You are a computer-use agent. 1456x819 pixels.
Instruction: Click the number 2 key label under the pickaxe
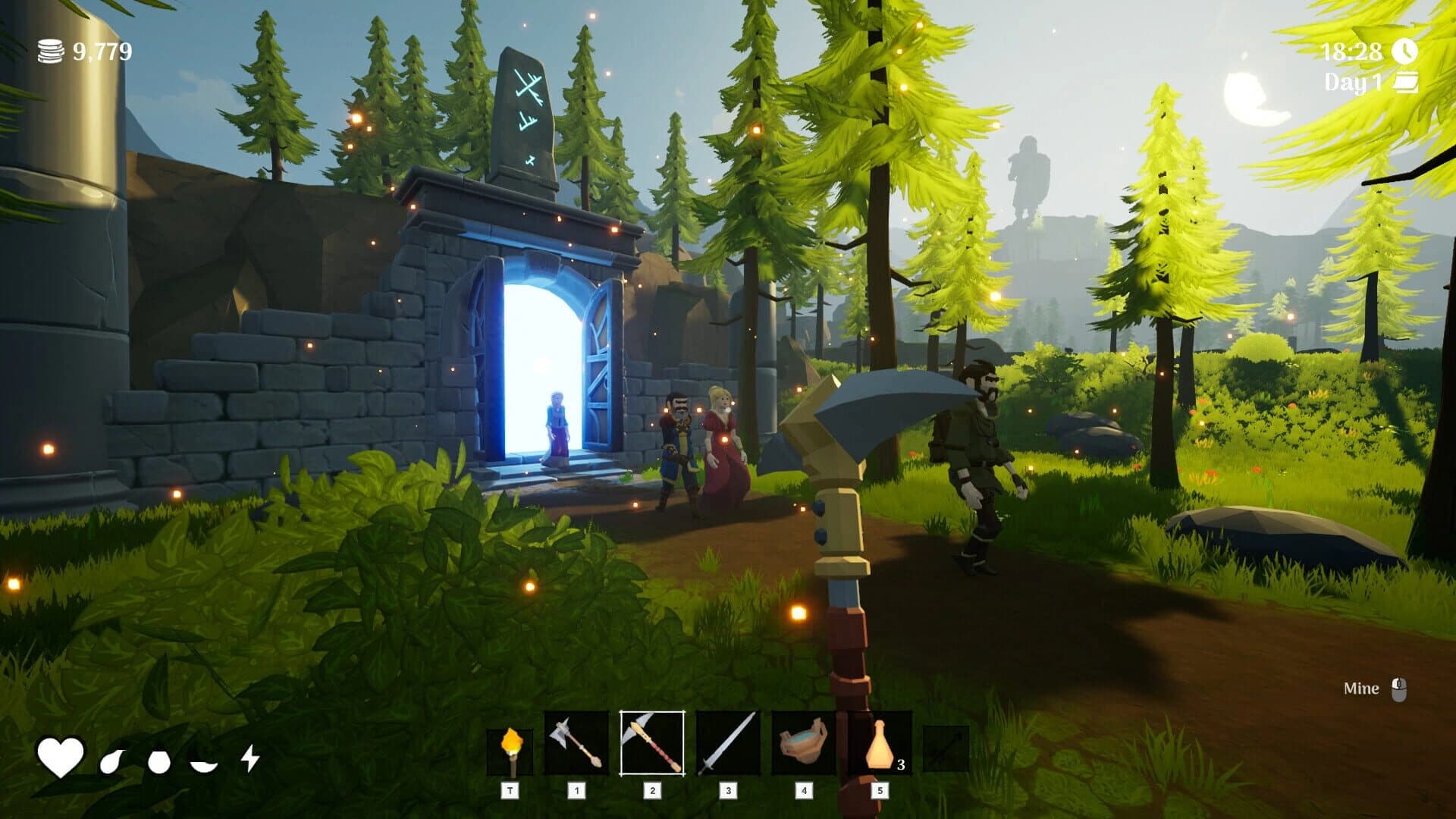point(651,789)
